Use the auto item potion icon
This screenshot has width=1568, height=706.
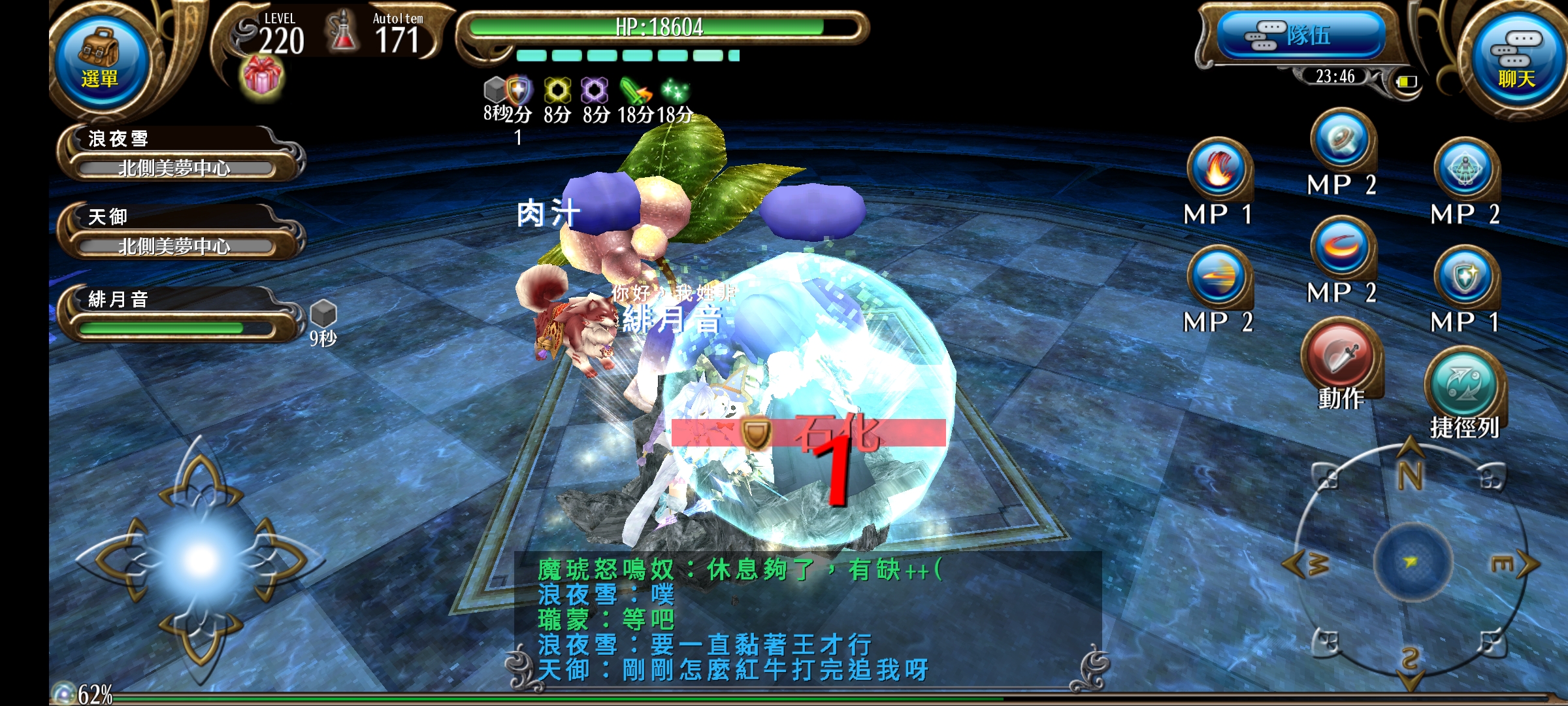pos(343,33)
